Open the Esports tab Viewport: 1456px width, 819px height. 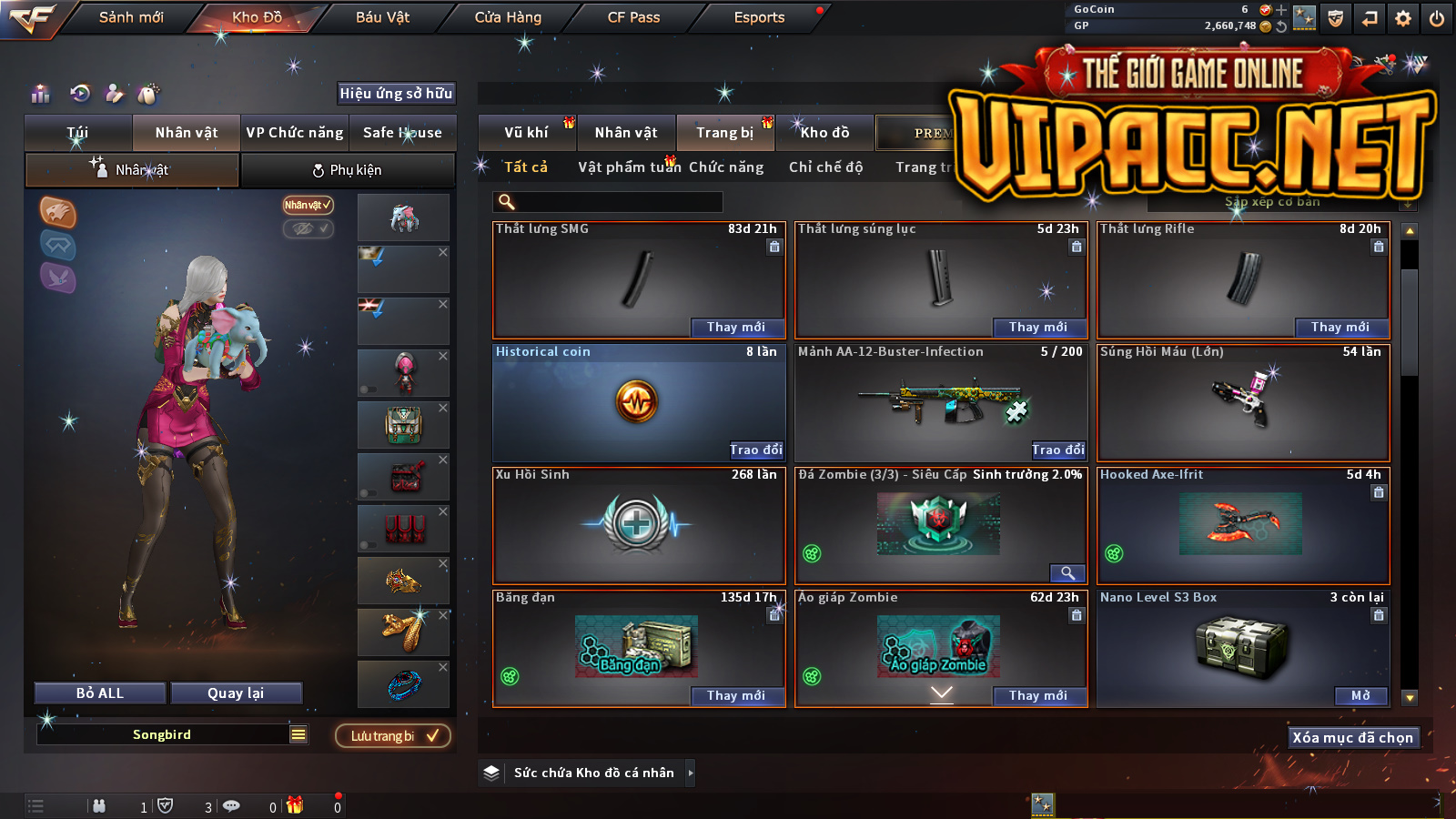pos(759,17)
